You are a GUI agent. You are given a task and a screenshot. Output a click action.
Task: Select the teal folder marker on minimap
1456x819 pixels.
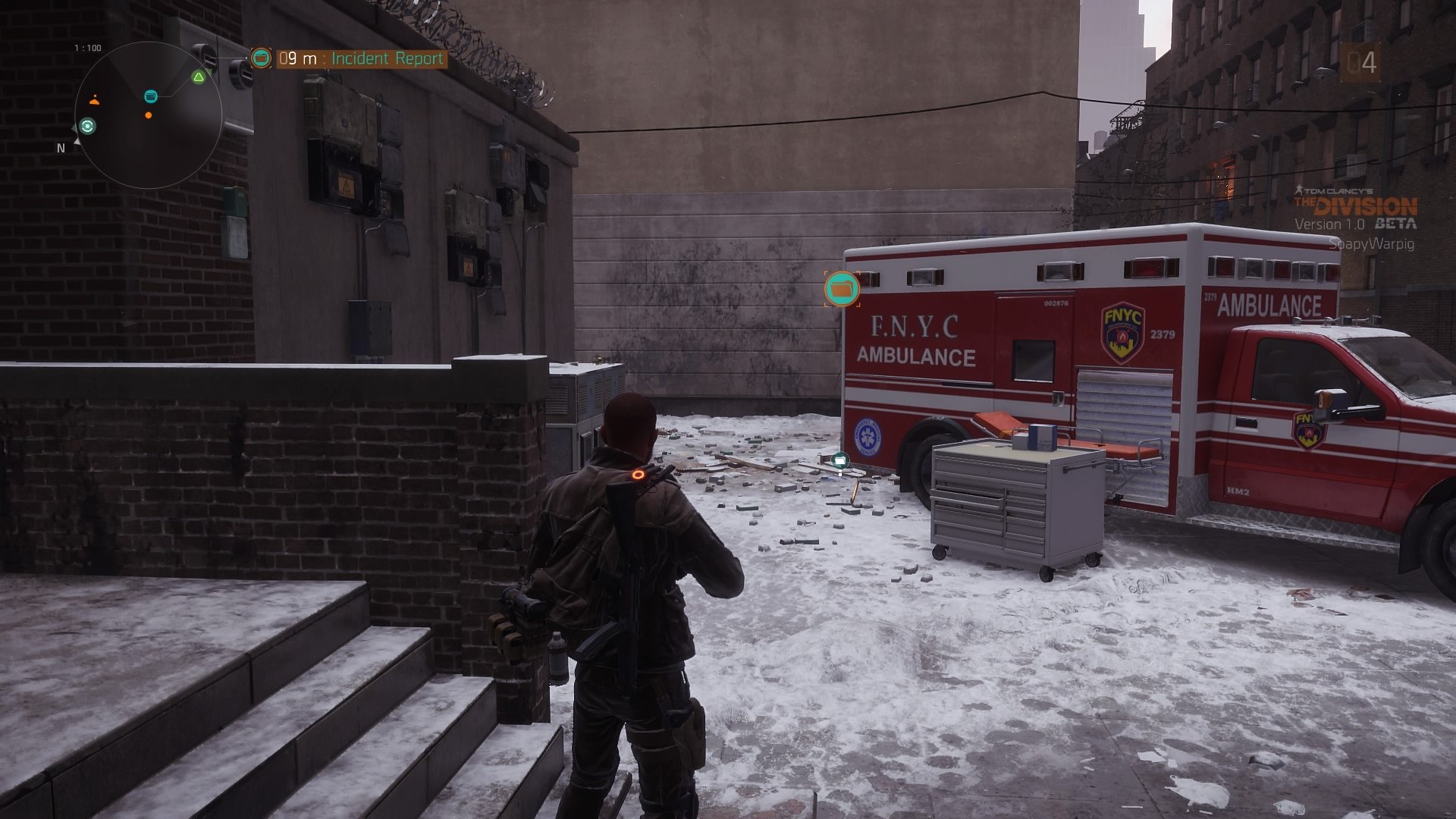(x=151, y=96)
